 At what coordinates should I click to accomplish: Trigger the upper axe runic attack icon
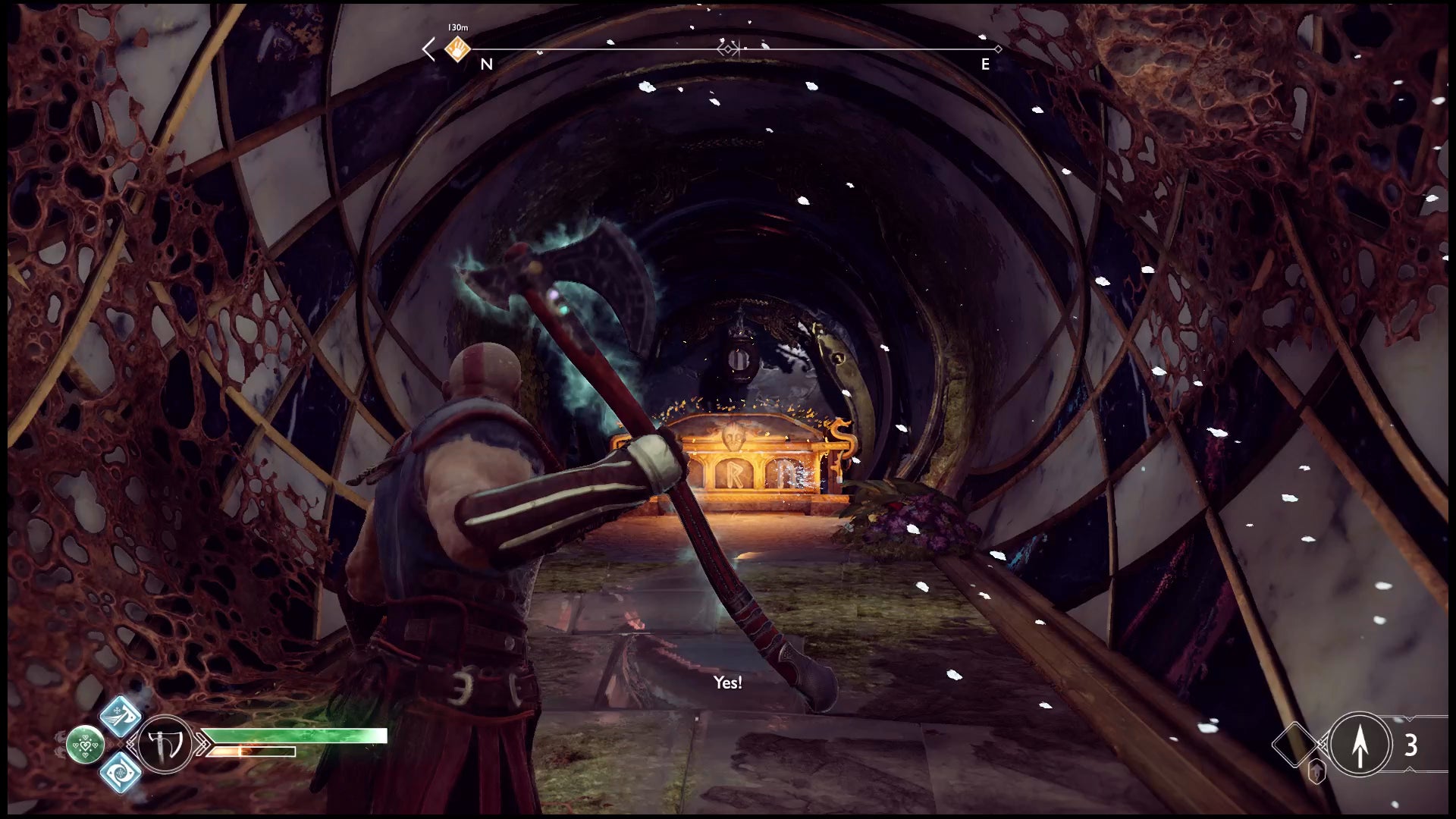click(121, 716)
